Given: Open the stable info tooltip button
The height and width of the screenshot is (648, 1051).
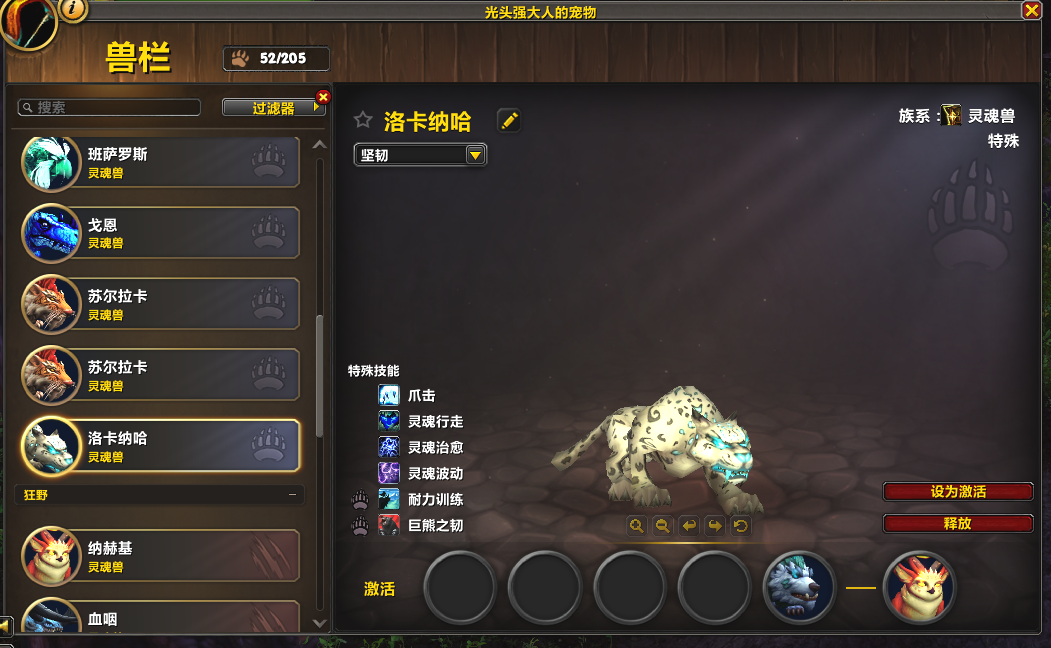Looking at the screenshot, I should [x=73, y=10].
